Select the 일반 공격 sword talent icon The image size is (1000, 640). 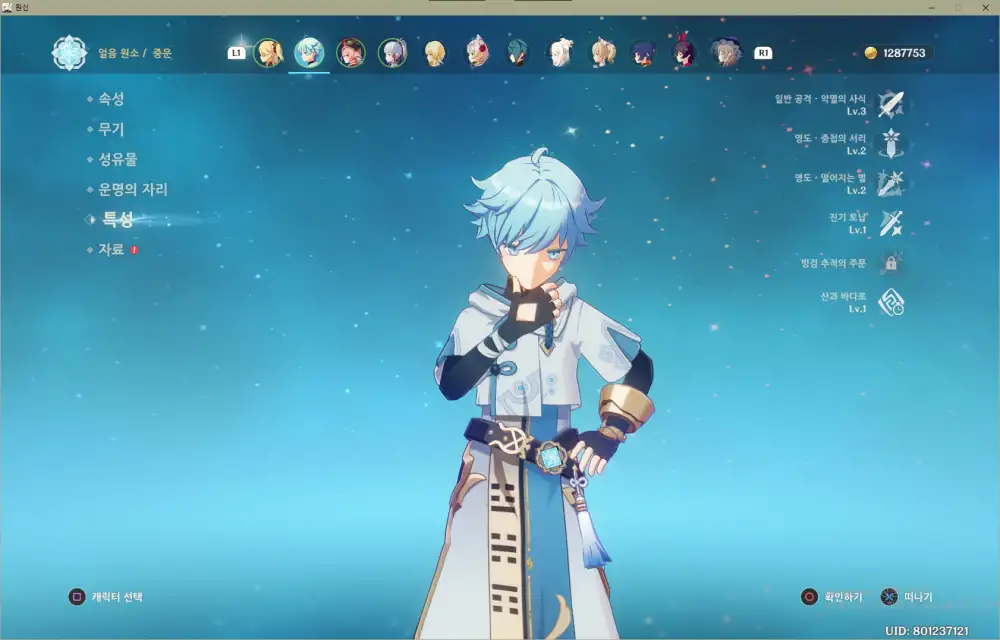pyautogui.click(x=890, y=104)
